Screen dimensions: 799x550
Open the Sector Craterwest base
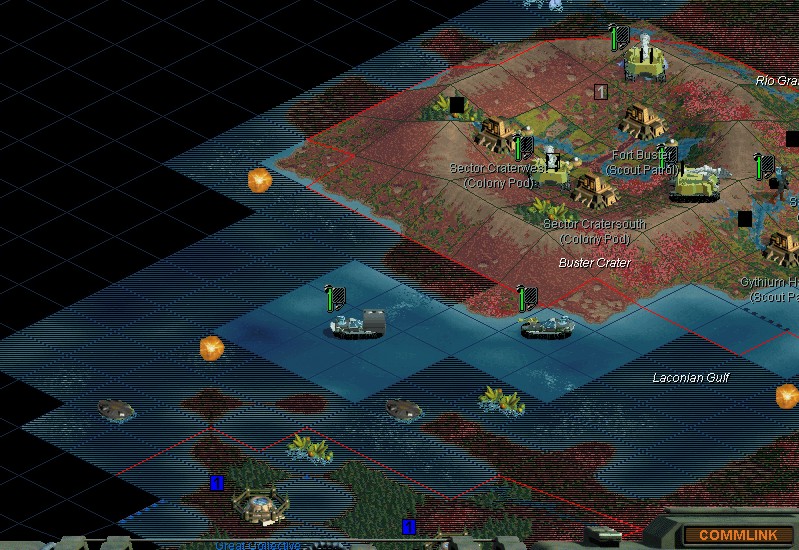tap(496, 133)
